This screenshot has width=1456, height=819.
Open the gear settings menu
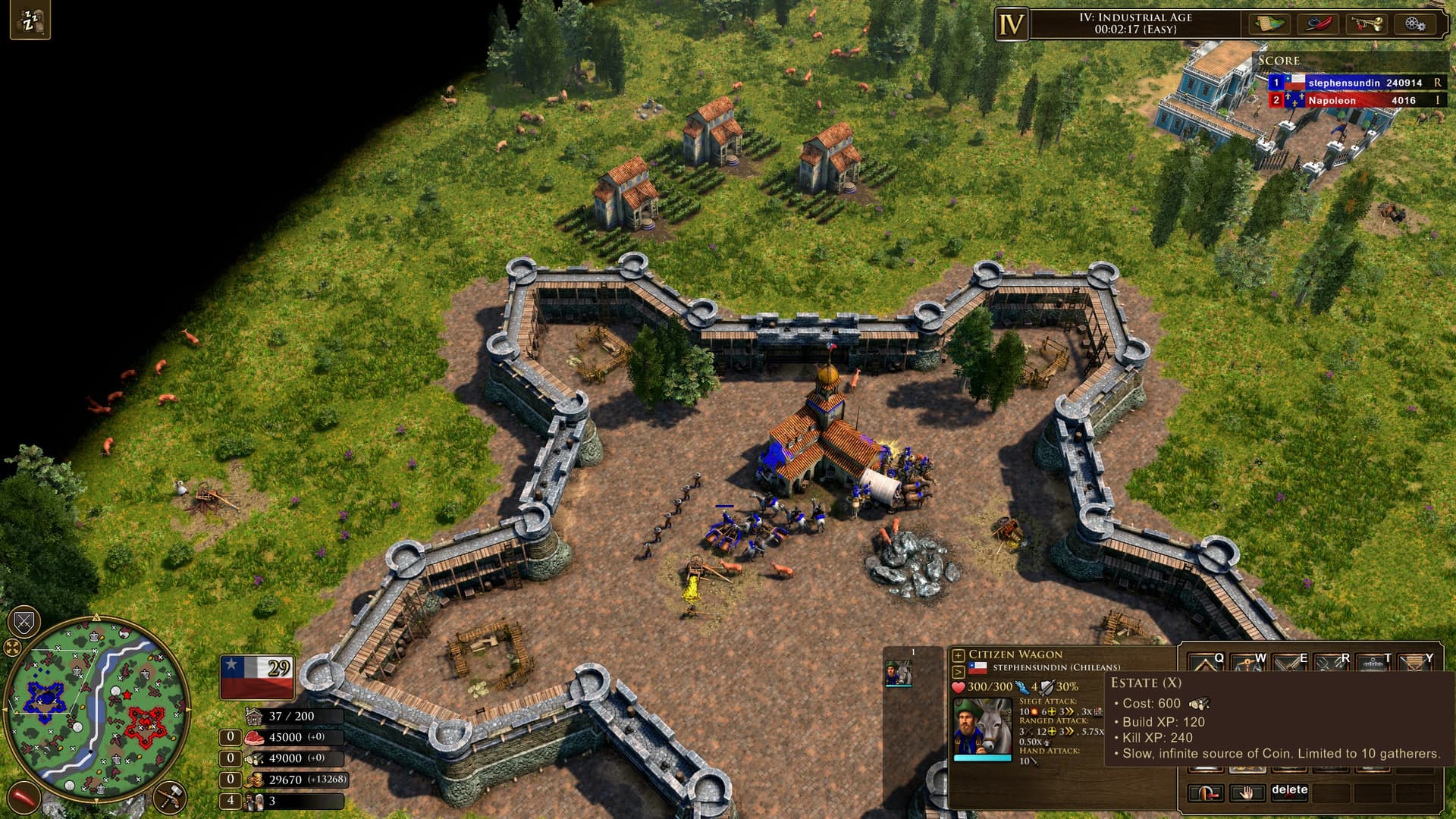[1414, 24]
